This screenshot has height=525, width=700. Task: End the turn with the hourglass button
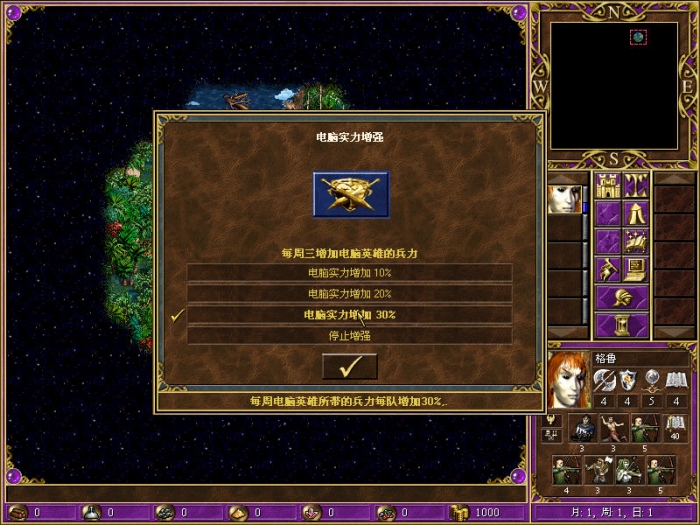622,326
